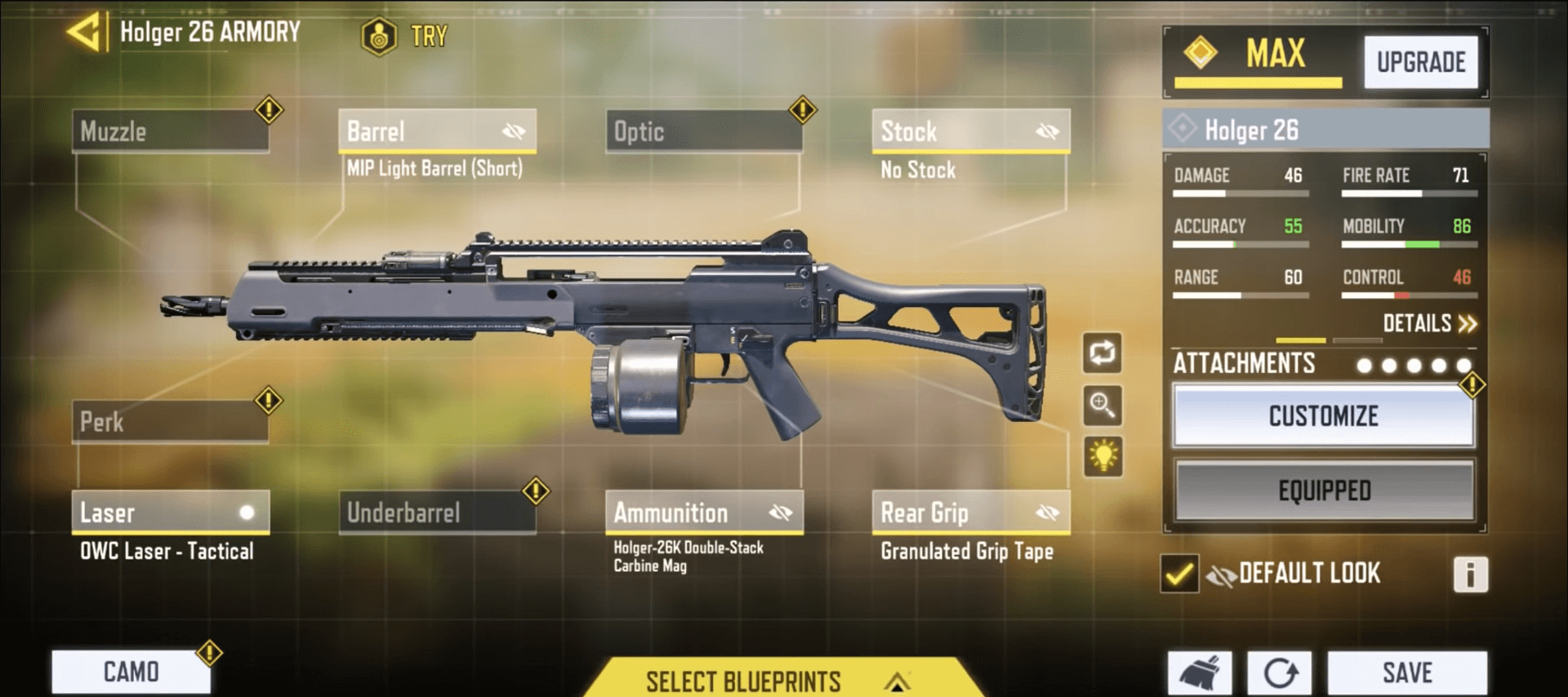
Task: Uncheck the DEFAULT LOOK checkbox
Action: click(1178, 574)
